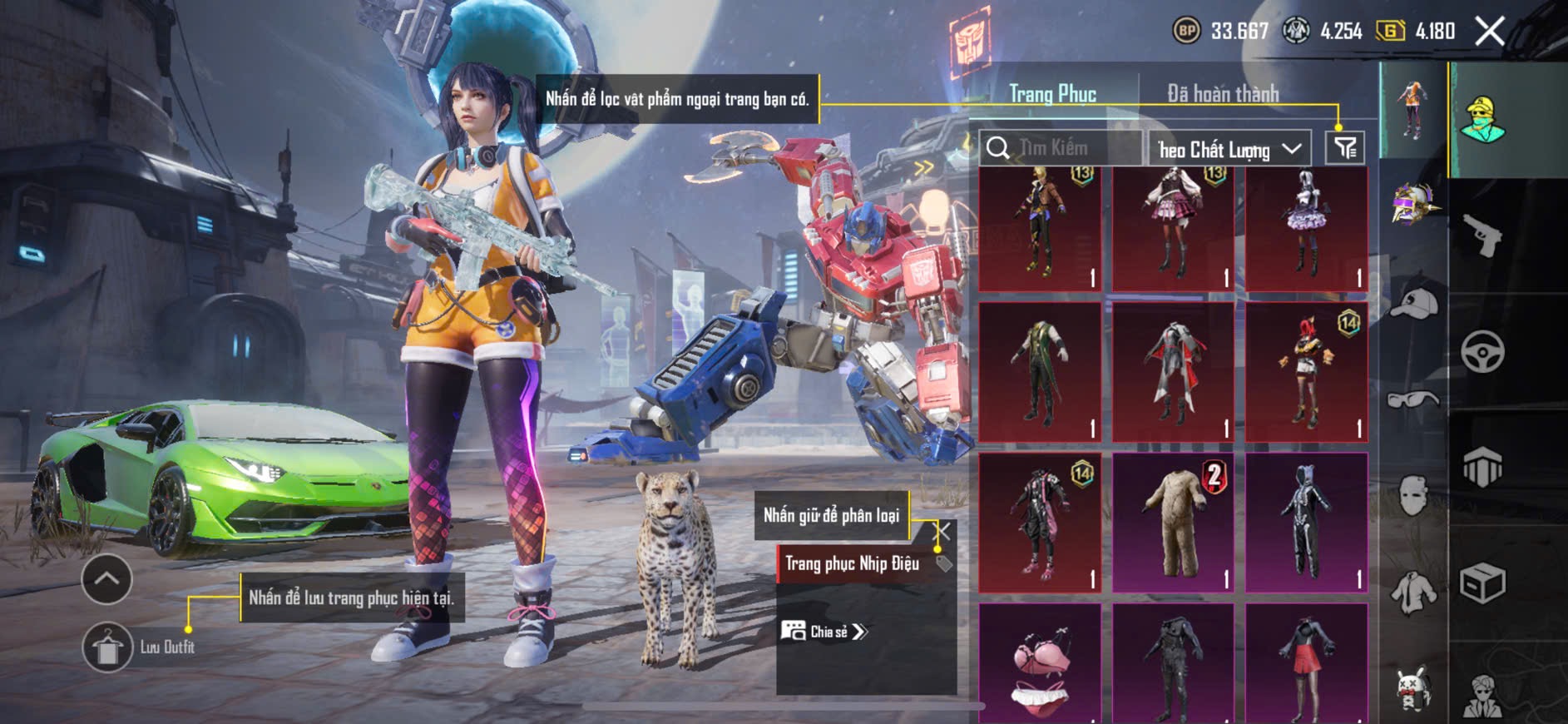Viewport: 1568px width, 724px height.
Task: Close the inventory screen with the X
Action: point(1489,32)
